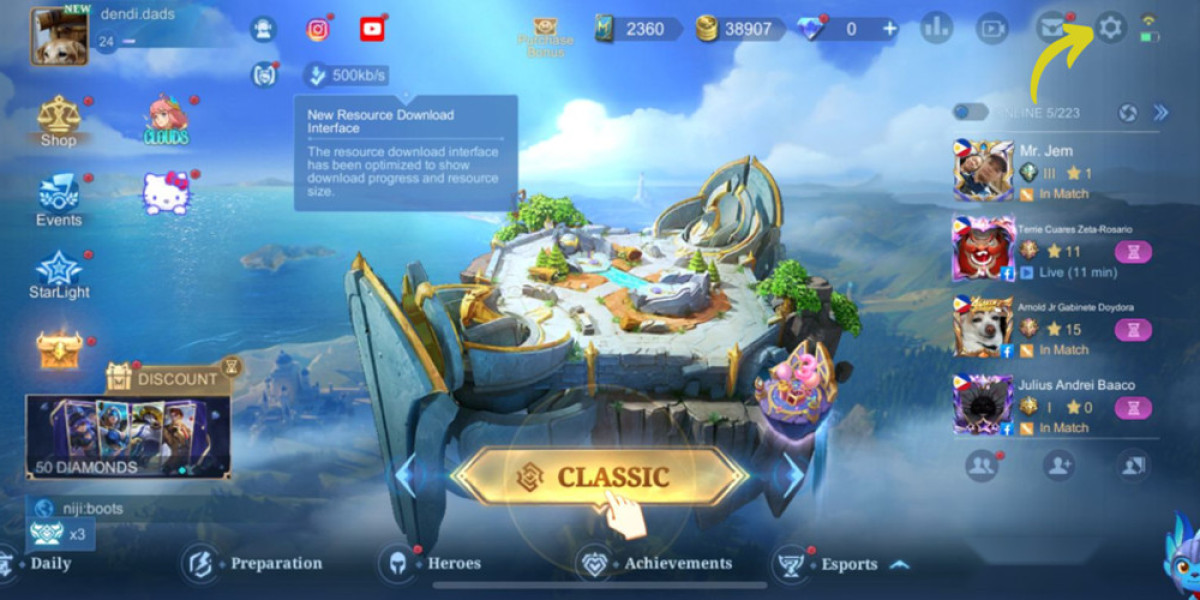Open the Daily tasks tab
The height and width of the screenshot is (600, 1200).
point(38,563)
